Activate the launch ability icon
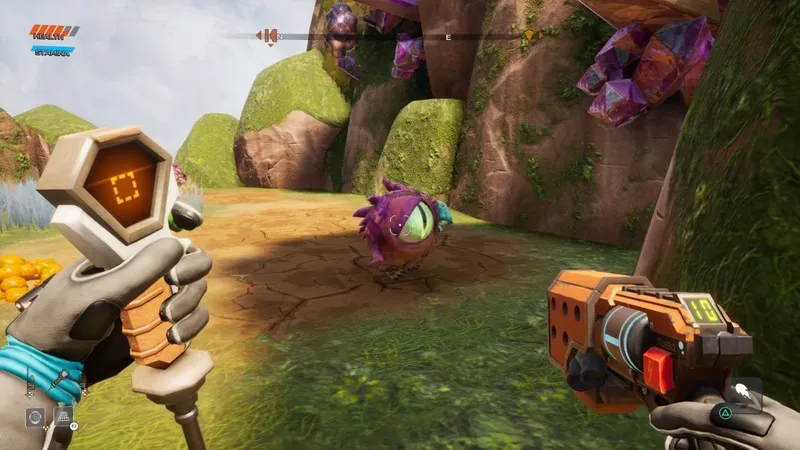The width and height of the screenshot is (800, 450). 743,392
